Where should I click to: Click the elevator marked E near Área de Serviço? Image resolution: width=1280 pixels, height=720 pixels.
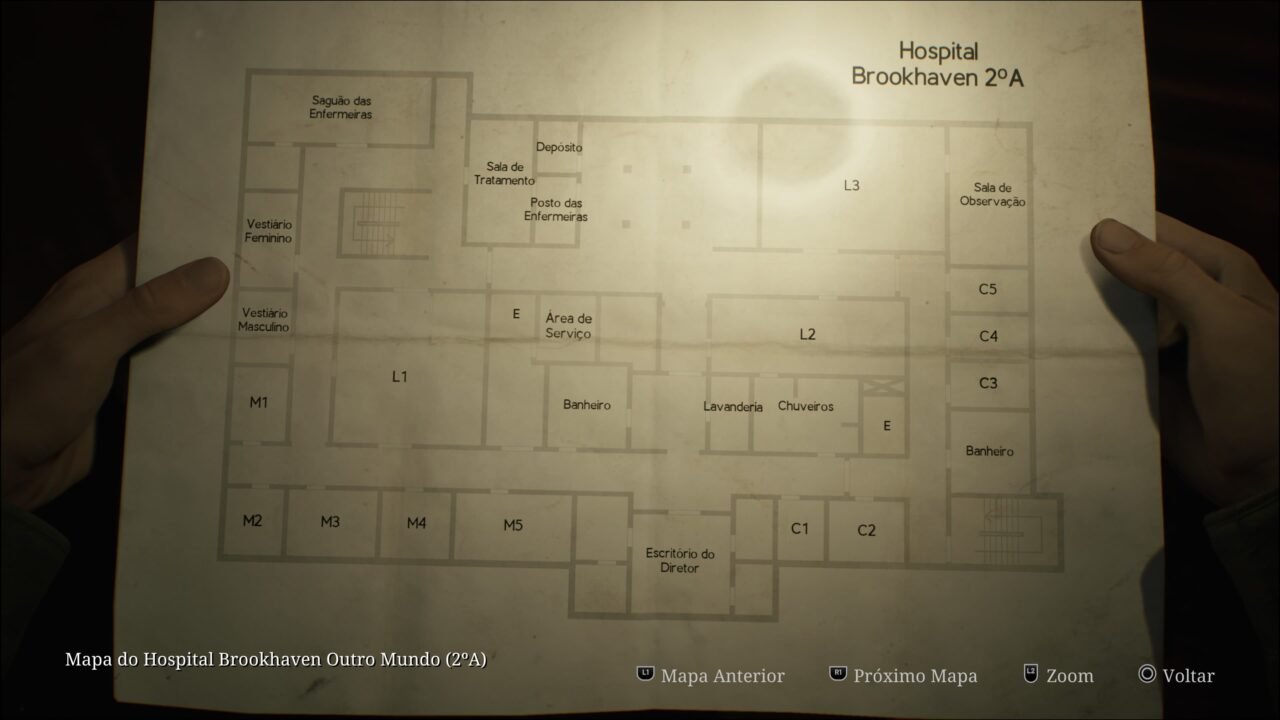click(x=516, y=313)
